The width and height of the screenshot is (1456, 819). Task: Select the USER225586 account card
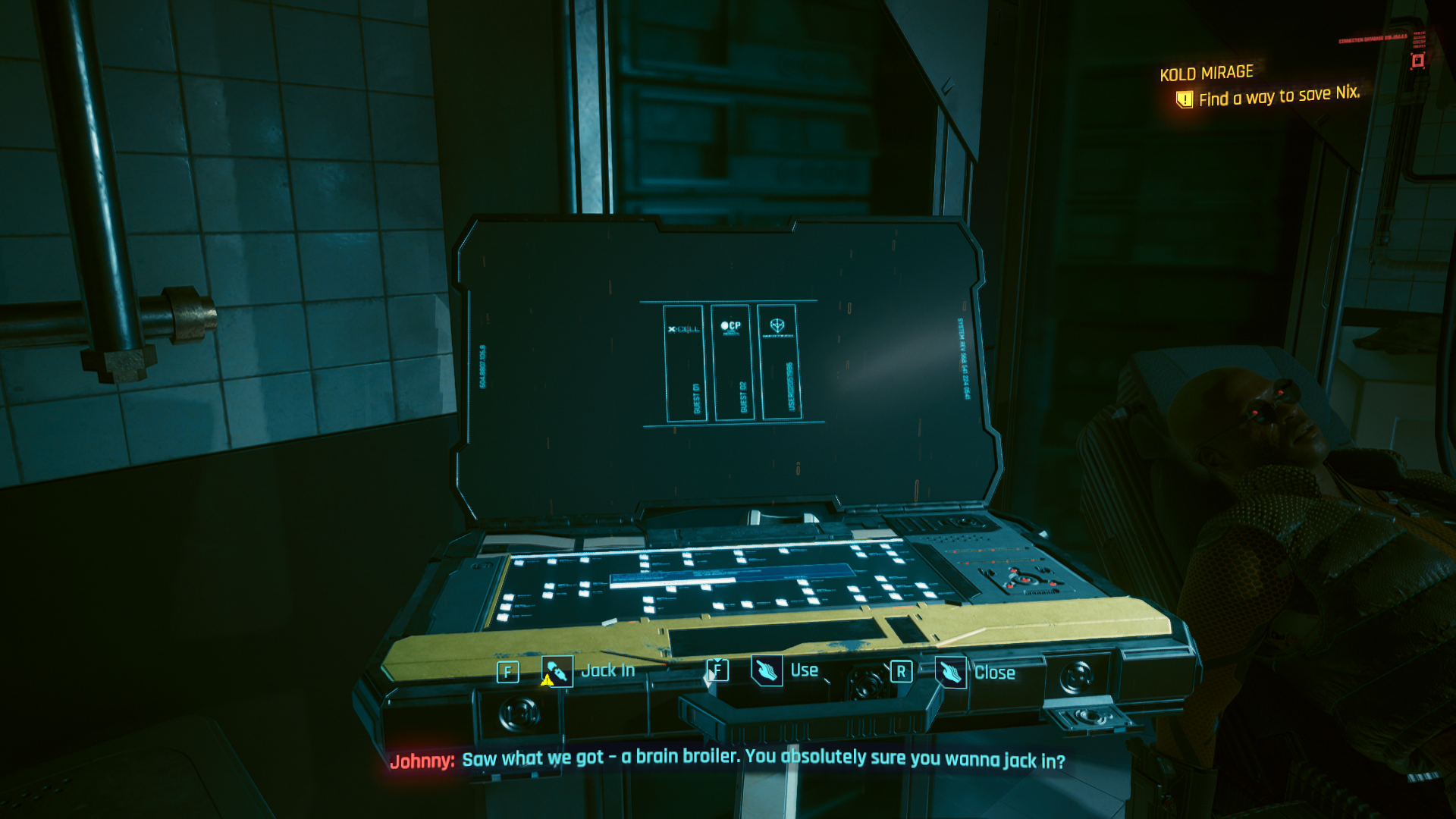click(x=783, y=362)
